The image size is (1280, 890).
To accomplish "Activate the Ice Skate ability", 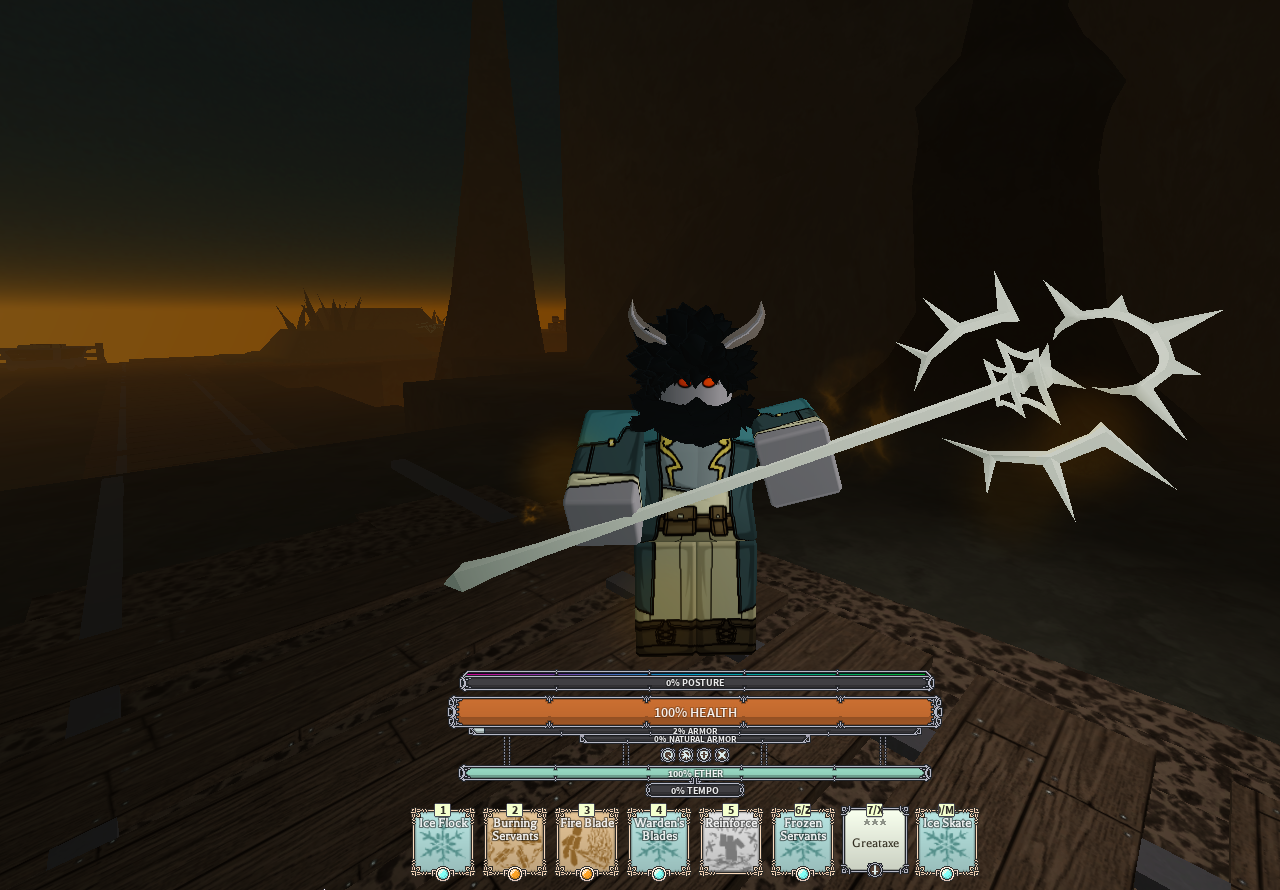I will 947,842.
